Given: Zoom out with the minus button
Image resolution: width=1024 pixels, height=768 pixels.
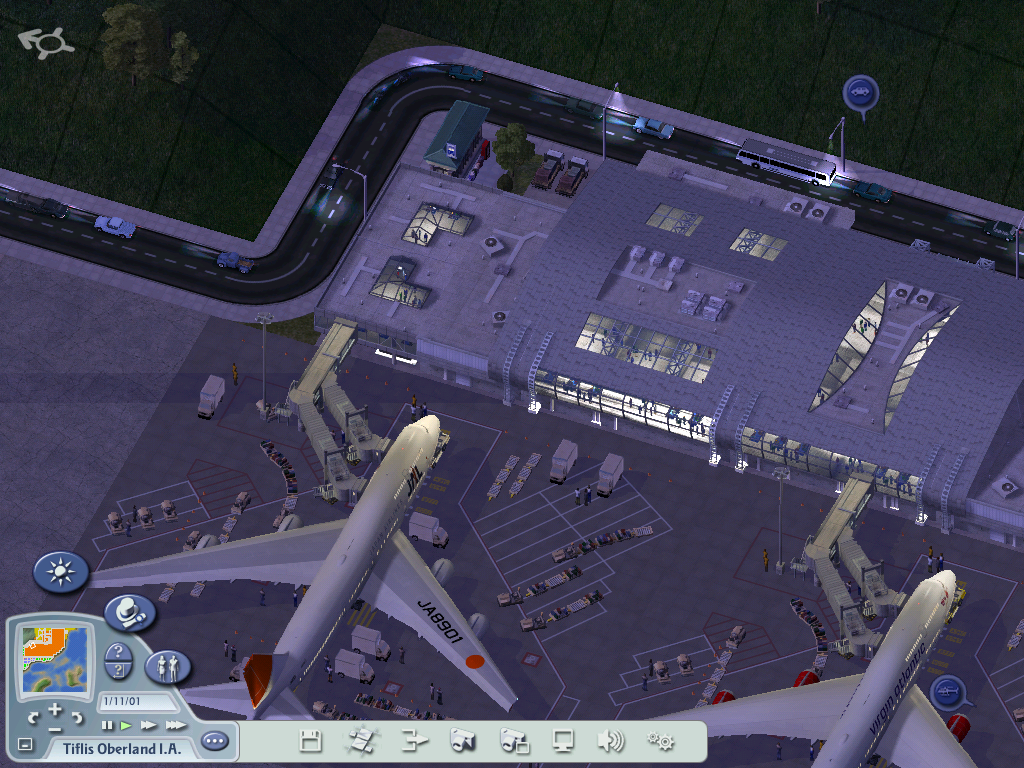Looking at the screenshot, I should tap(55, 728).
